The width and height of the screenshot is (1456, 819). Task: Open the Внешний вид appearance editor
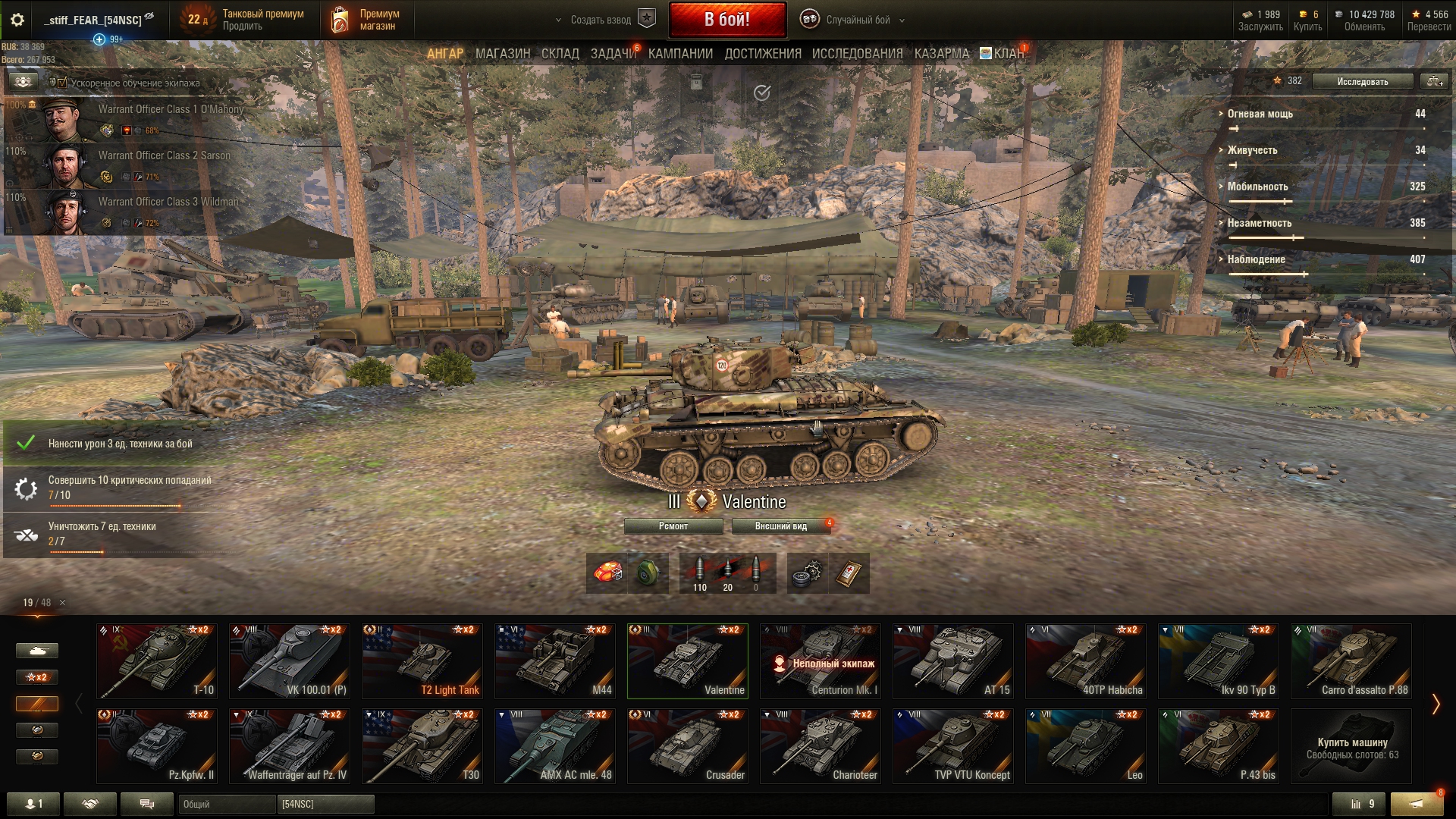(x=780, y=526)
